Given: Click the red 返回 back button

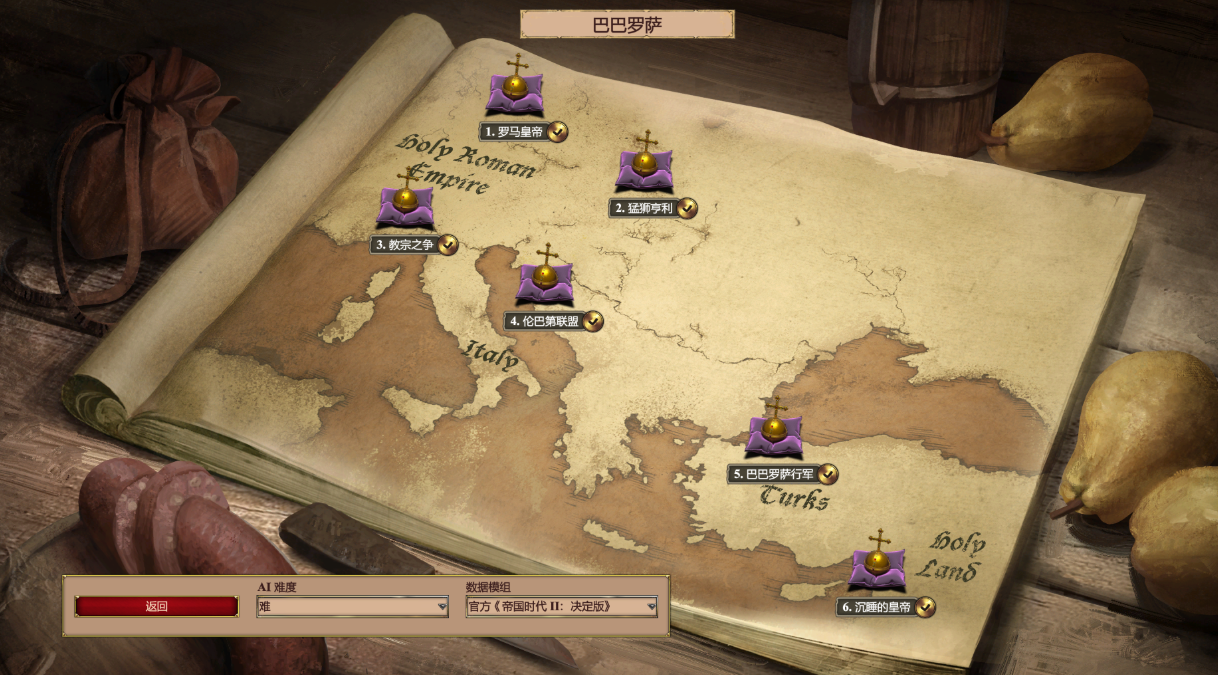Looking at the screenshot, I should tap(157, 606).
